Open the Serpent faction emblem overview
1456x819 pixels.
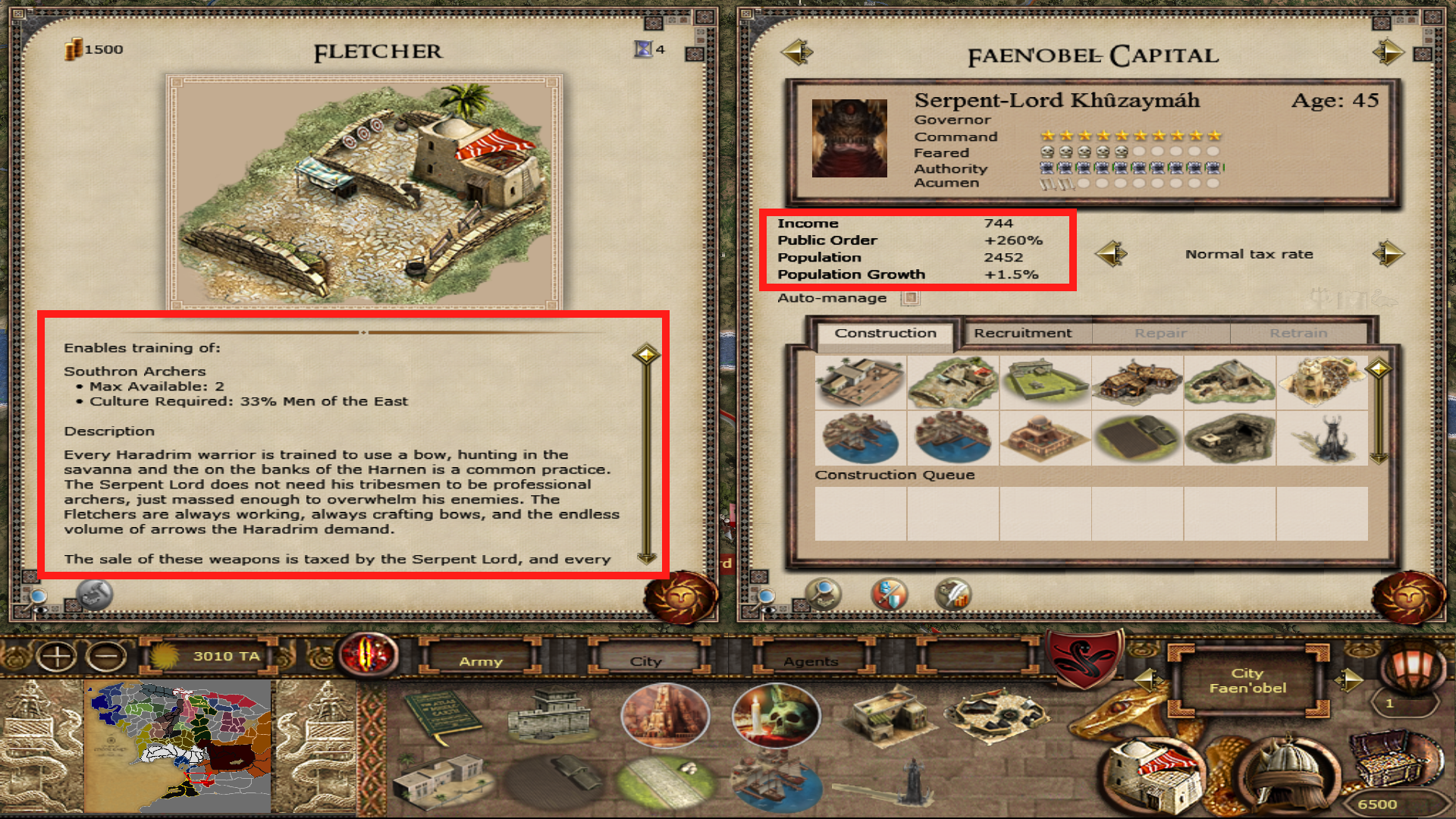point(1085,657)
